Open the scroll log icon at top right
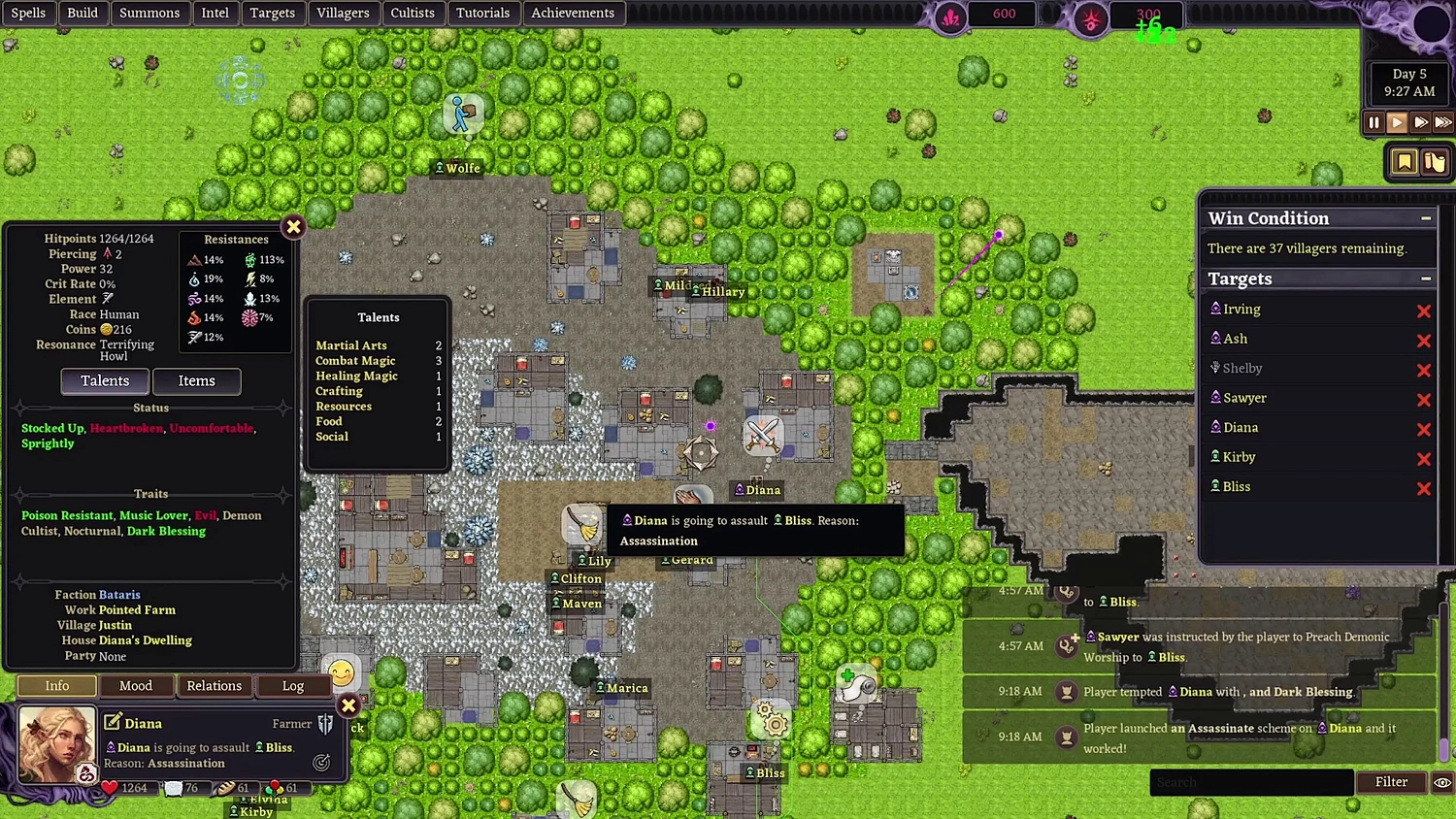1456x819 pixels. click(1436, 162)
